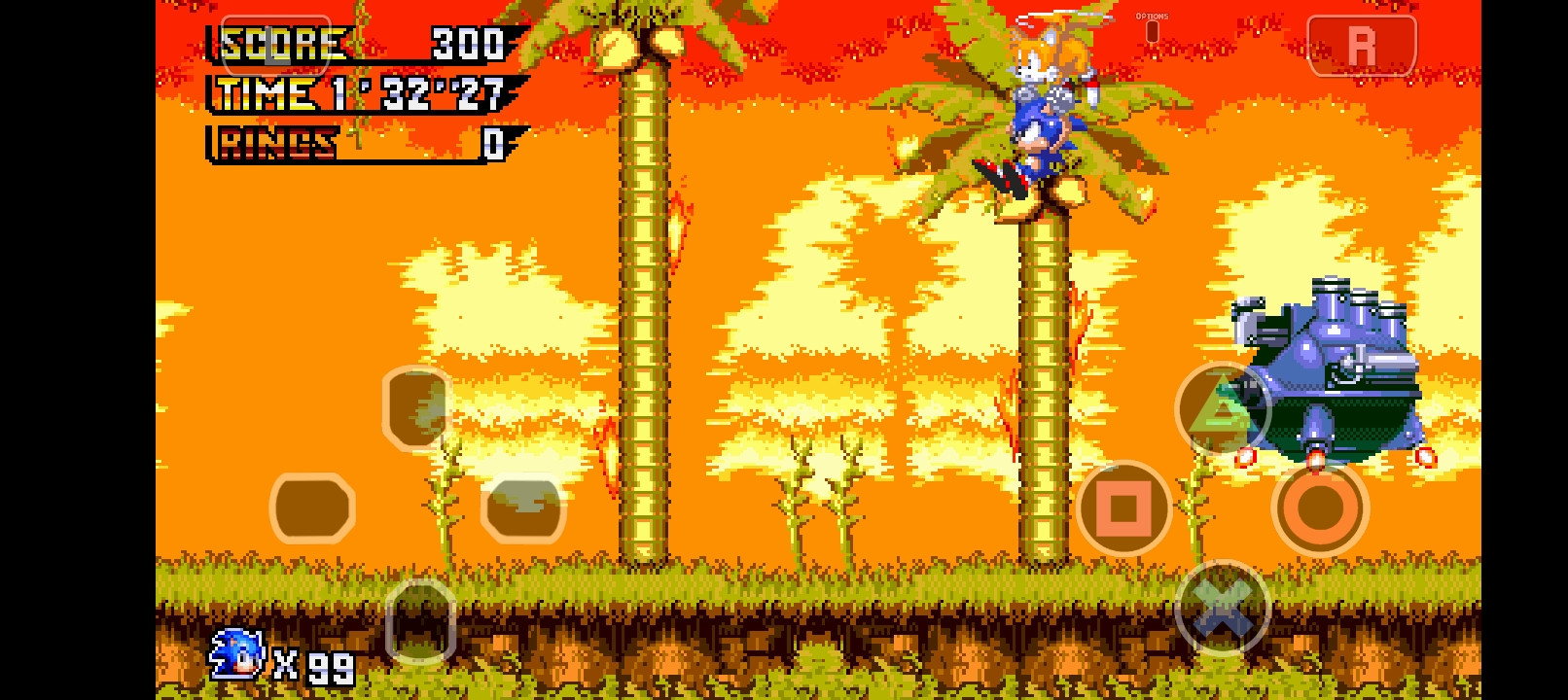Click the small plant sprout near Square button
This screenshot has width=1568, height=700.
pos(1194,506)
